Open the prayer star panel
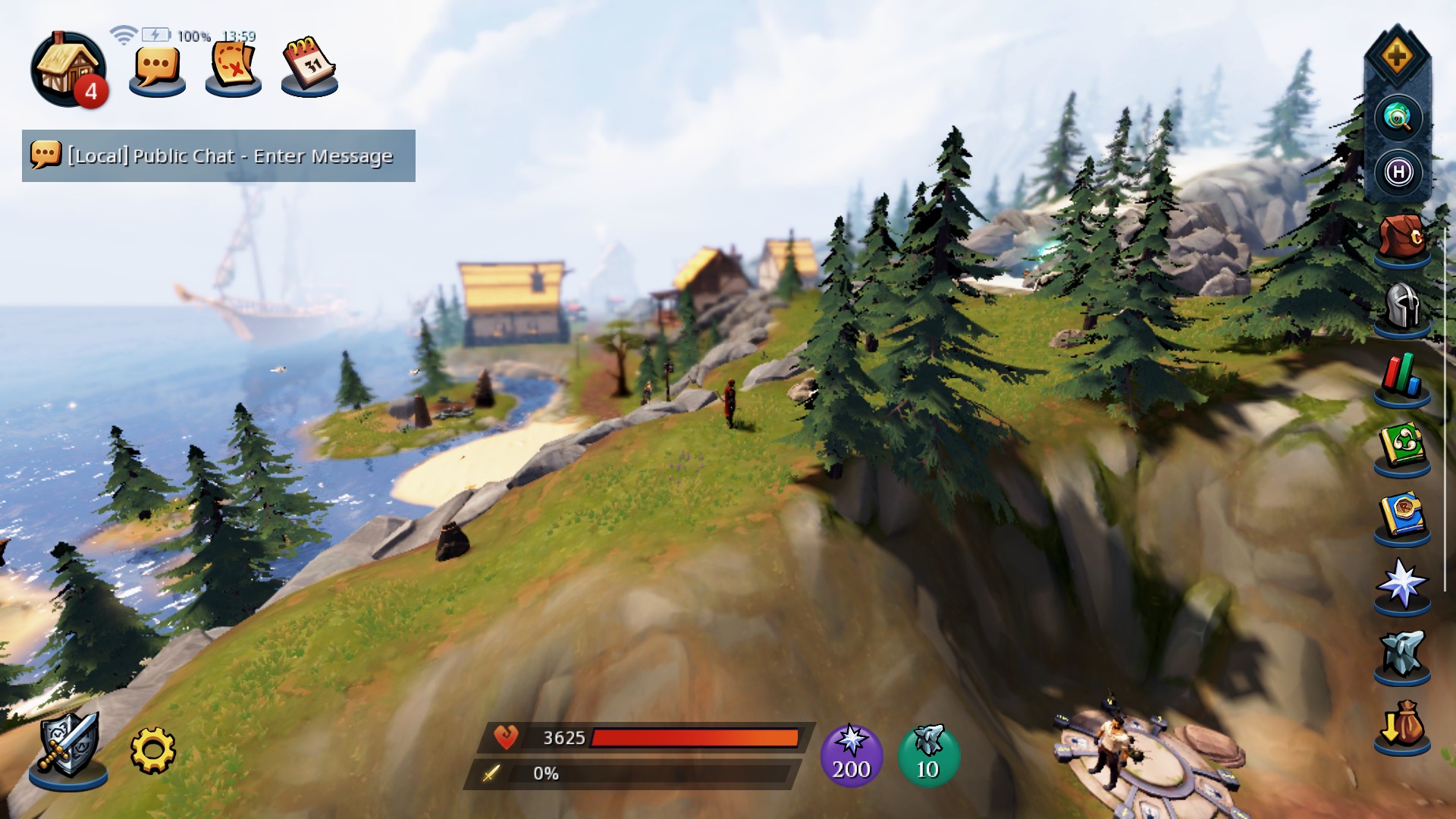This screenshot has height=819, width=1456. (1401, 585)
